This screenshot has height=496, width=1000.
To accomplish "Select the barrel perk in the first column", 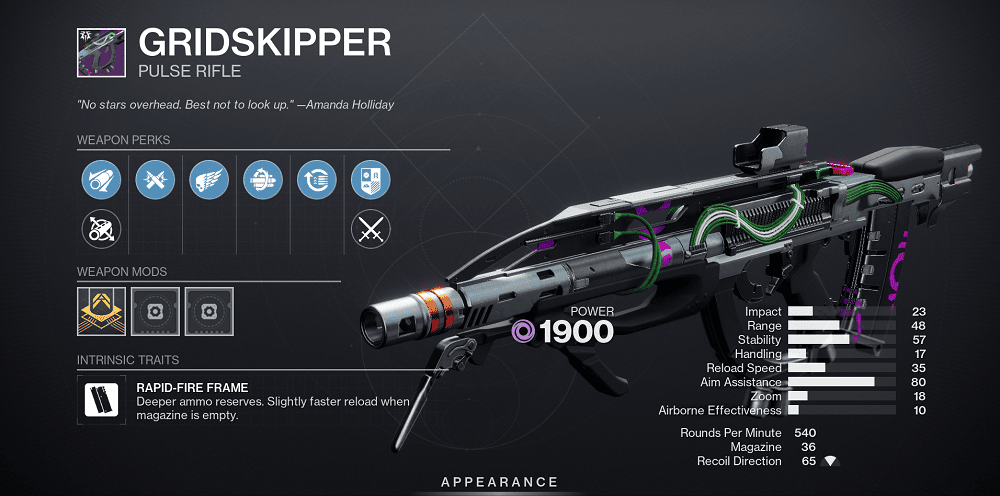I will [101, 181].
